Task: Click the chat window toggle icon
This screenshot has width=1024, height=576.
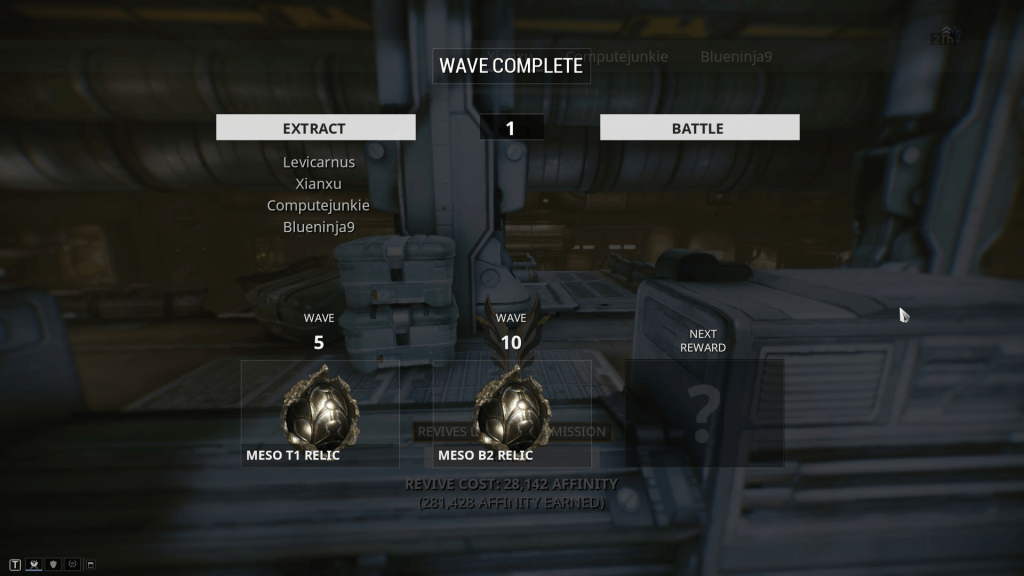Action: pos(90,565)
